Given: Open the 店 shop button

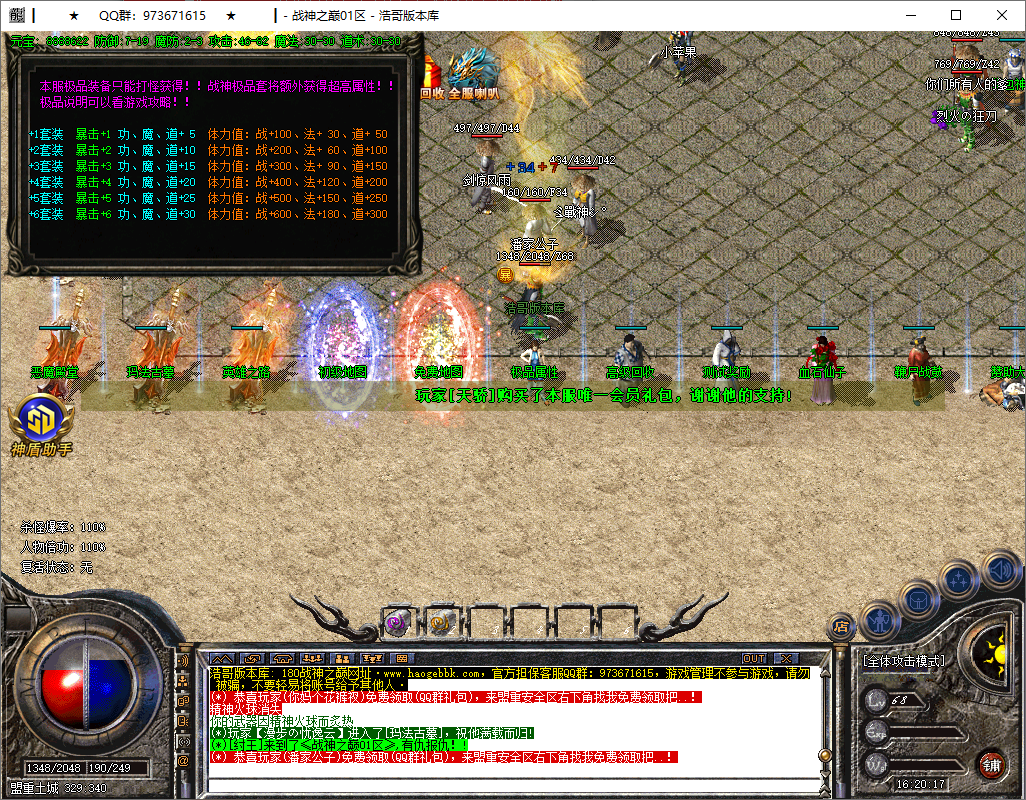Looking at the screenshot, I should pyautogui.click(x=841, y=627).
